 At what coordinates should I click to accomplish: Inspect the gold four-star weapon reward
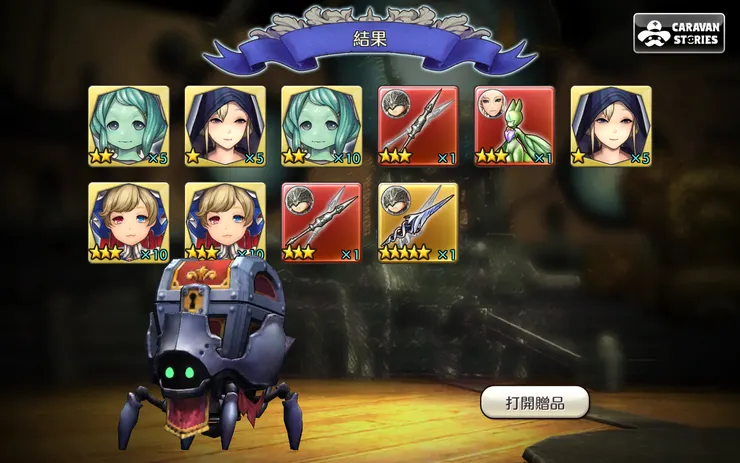418,222
